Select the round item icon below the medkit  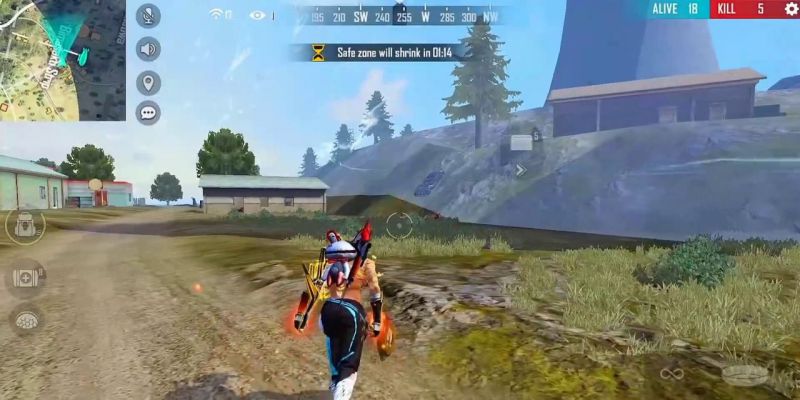pyautogui.click(x=25, y=319)
